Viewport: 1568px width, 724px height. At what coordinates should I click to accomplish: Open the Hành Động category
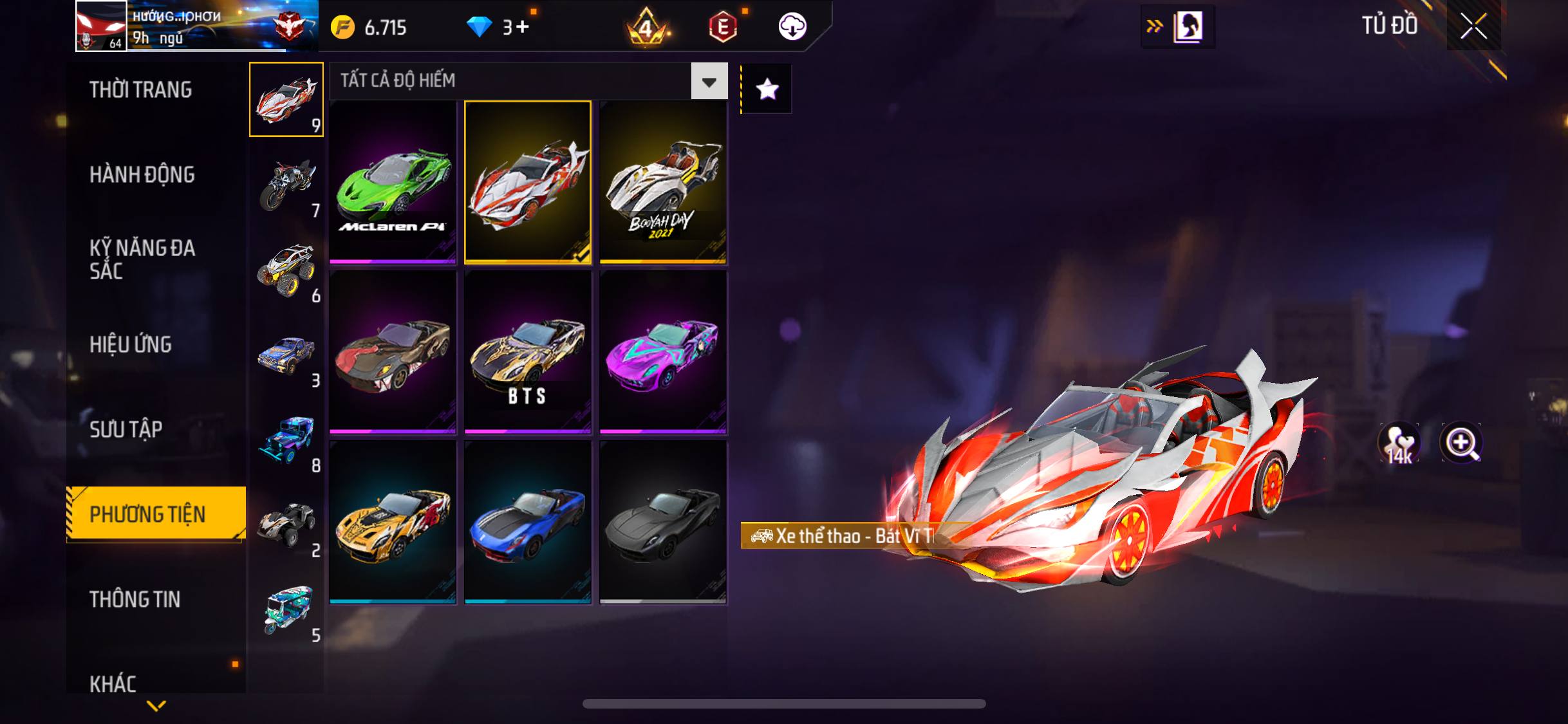pos(142,175)
